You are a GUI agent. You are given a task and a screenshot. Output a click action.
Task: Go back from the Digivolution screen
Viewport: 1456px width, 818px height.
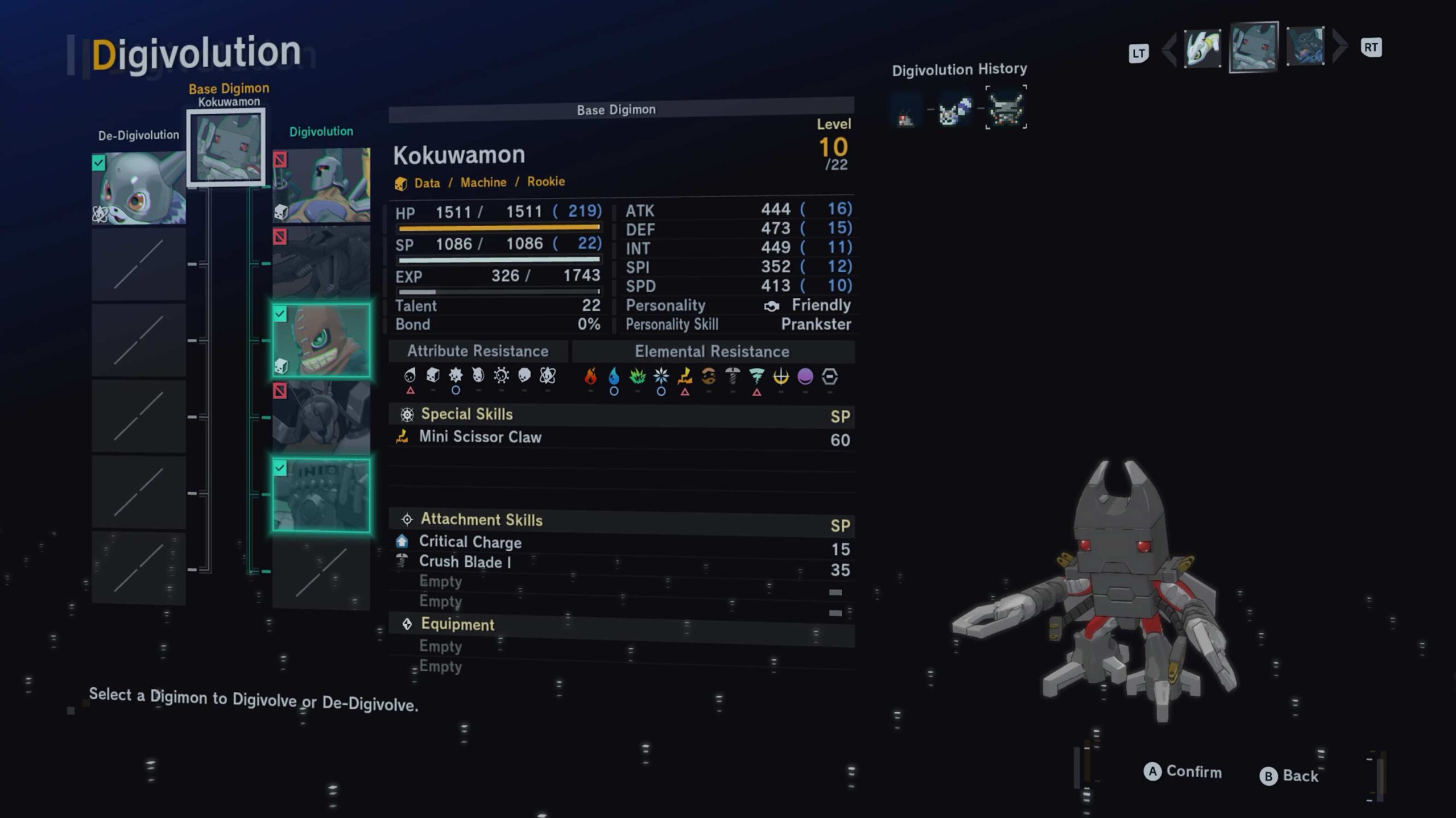[x=1289, y=776]
